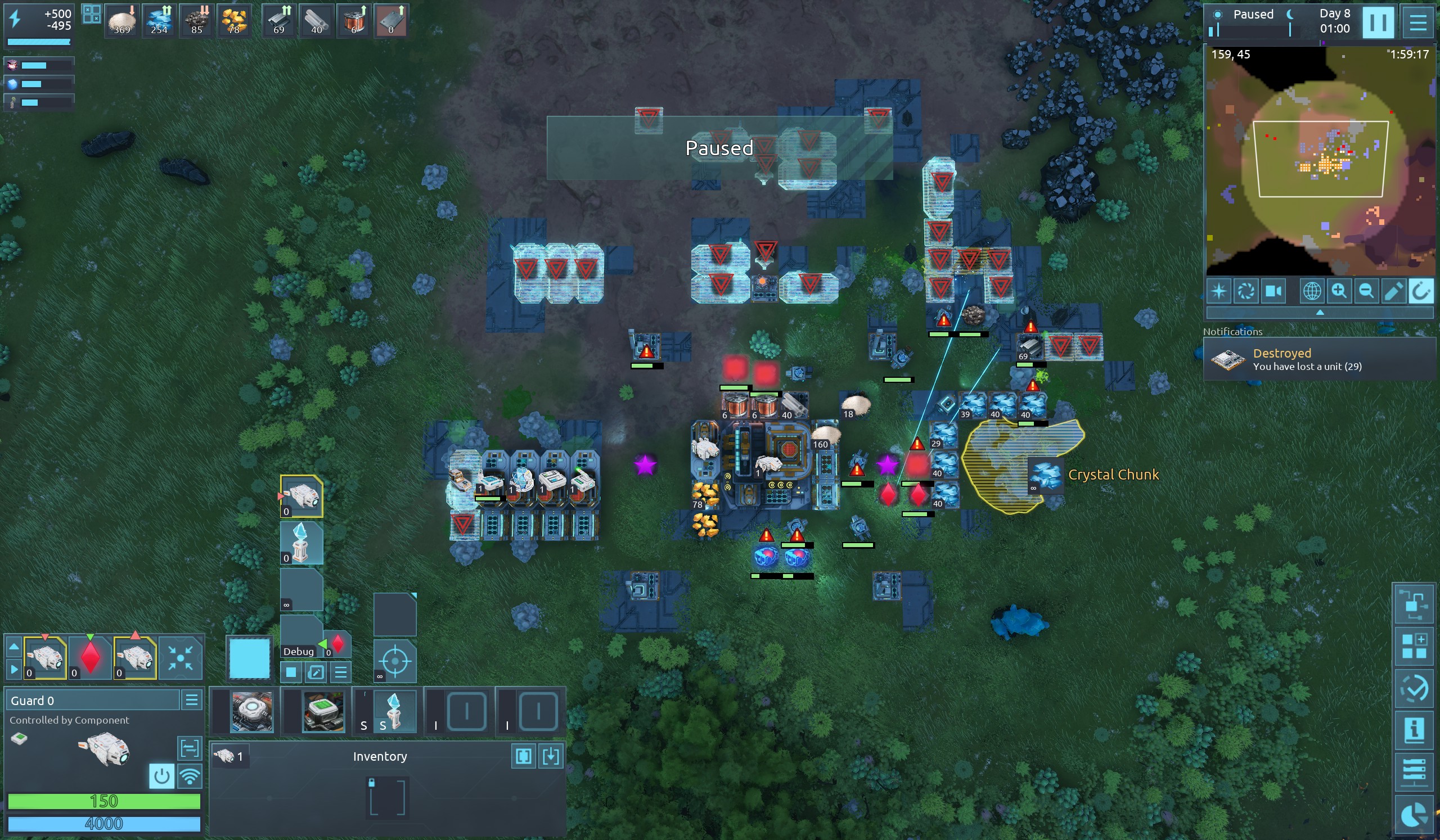Zoom out the minimap with magnifier minus
The image size is (1440, 840).
(x=1366, y=291)
